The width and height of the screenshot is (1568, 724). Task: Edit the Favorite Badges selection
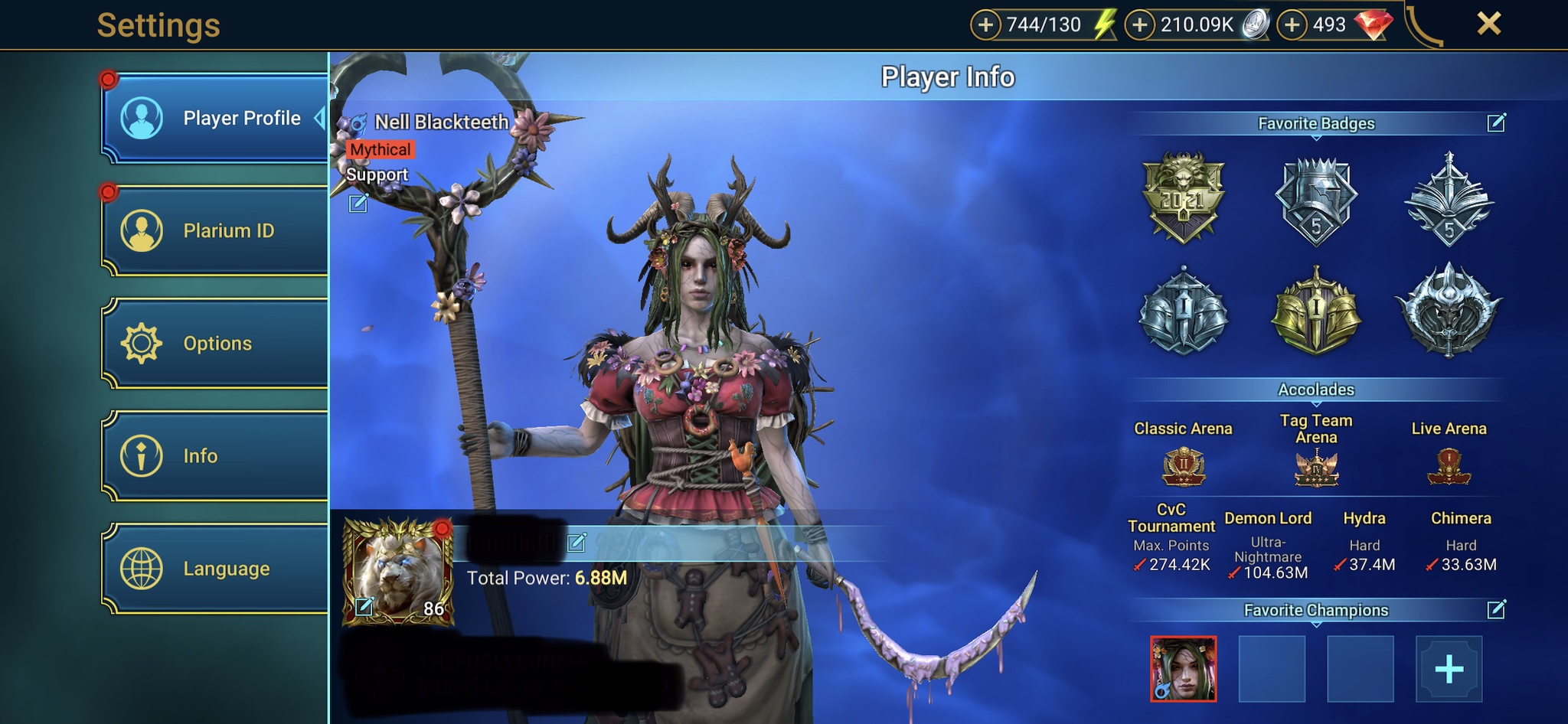pos(1496,122)
